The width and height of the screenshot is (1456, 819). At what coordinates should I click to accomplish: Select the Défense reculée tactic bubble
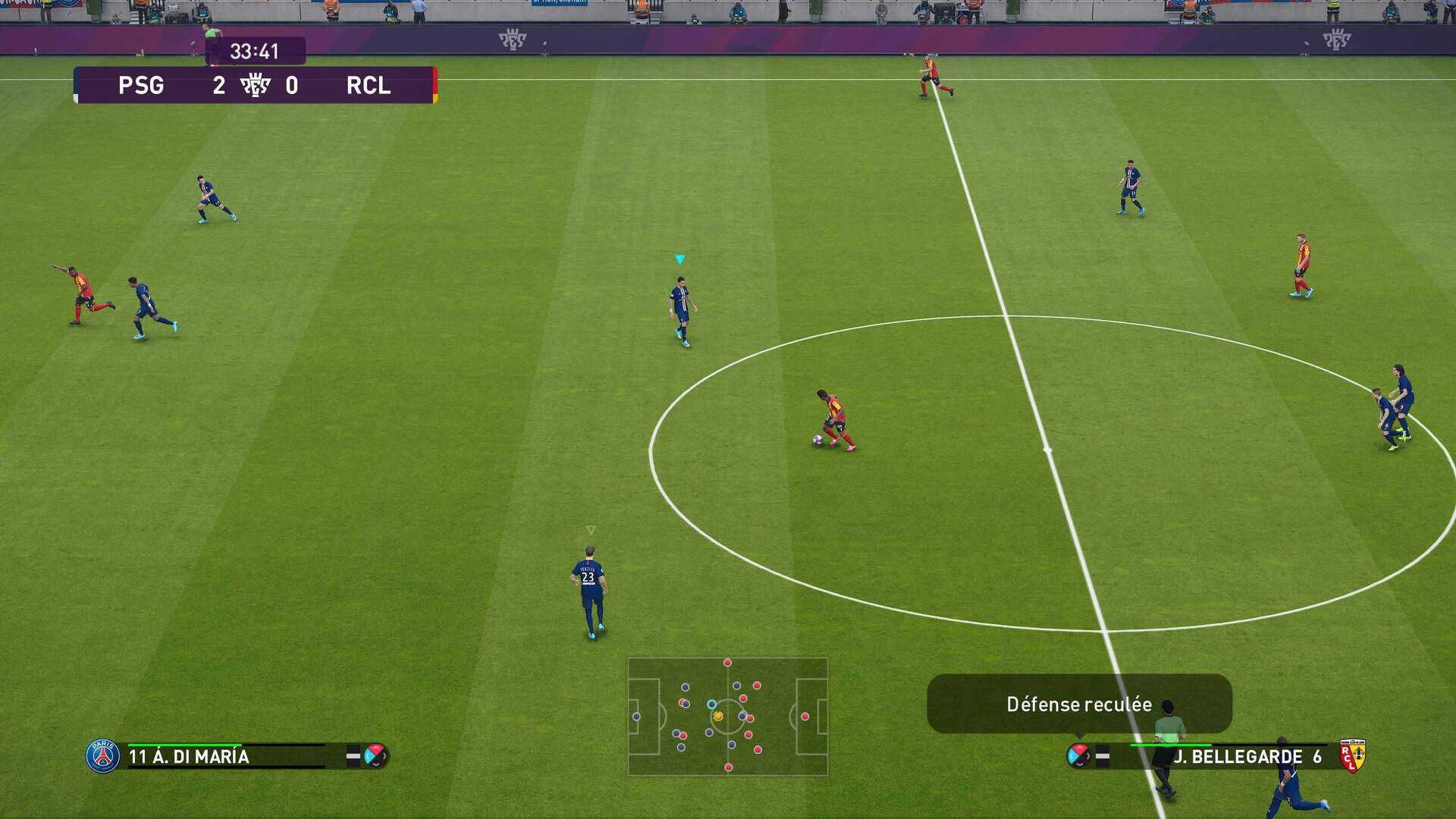[x=1078, y=704]
